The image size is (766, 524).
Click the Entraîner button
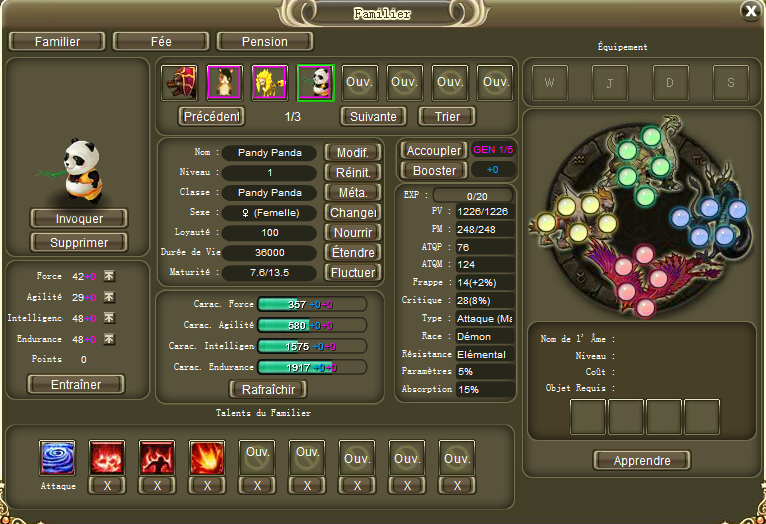point(75,384)
